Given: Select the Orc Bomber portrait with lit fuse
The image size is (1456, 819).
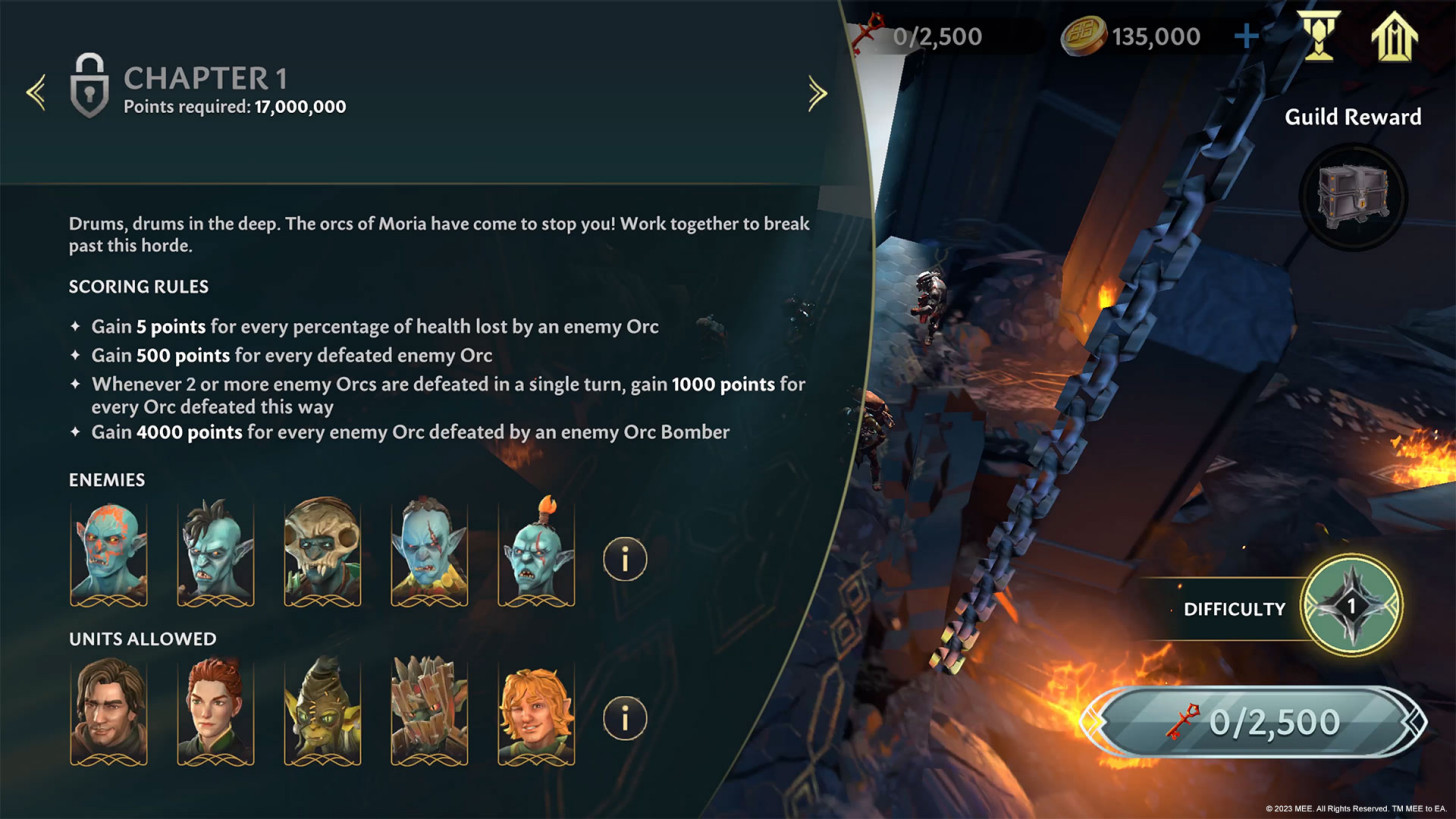Looking at the screenshot, I should click(x=536, y=551).
